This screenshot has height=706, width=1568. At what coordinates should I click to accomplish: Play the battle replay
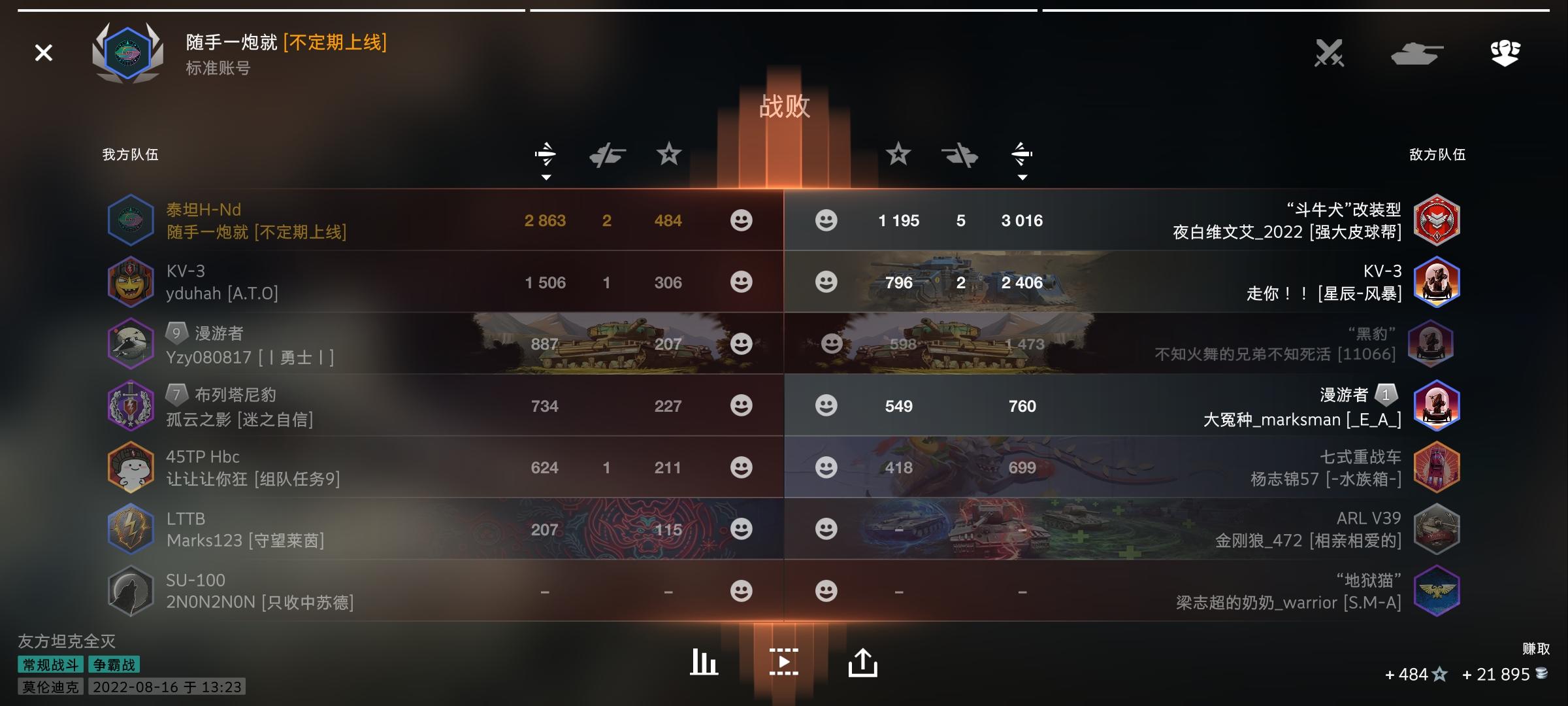784,661
